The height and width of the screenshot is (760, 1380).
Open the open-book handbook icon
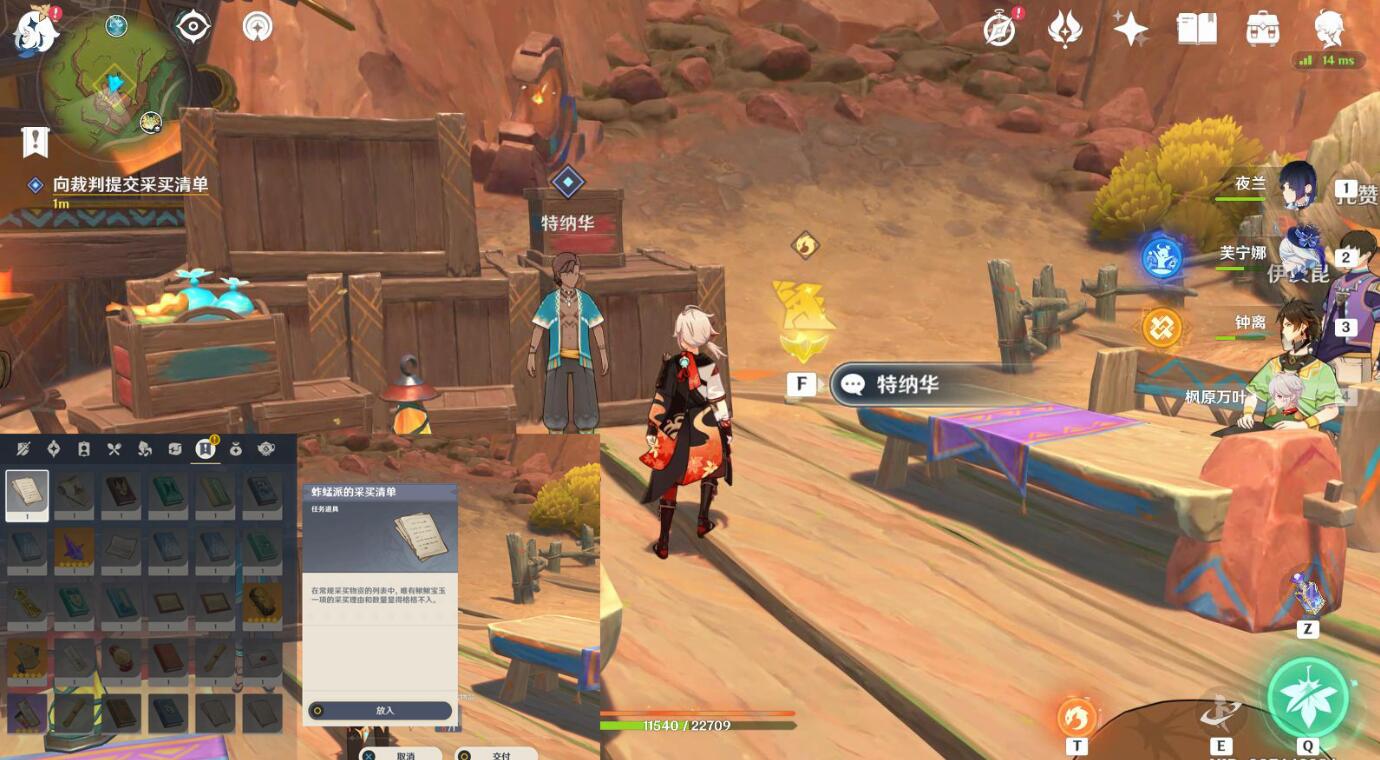[1197, 29]
